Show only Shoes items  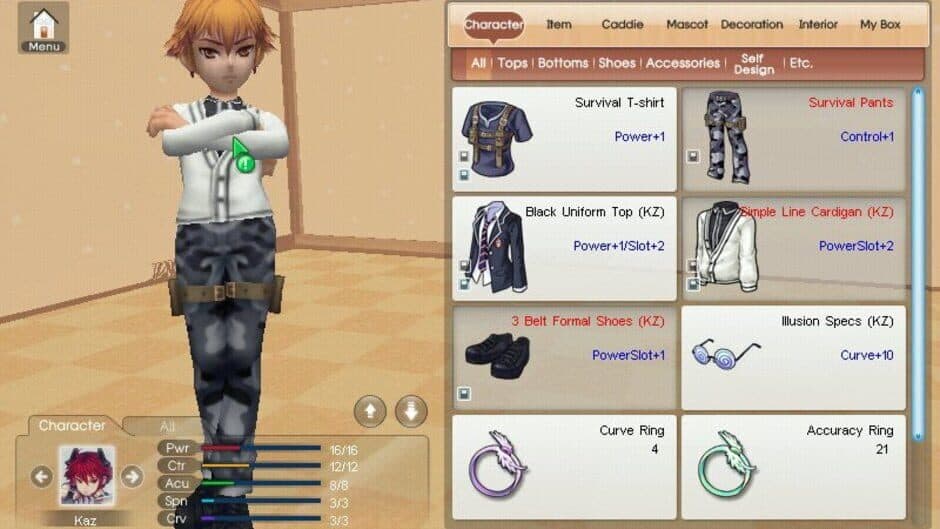click(616, 63)
